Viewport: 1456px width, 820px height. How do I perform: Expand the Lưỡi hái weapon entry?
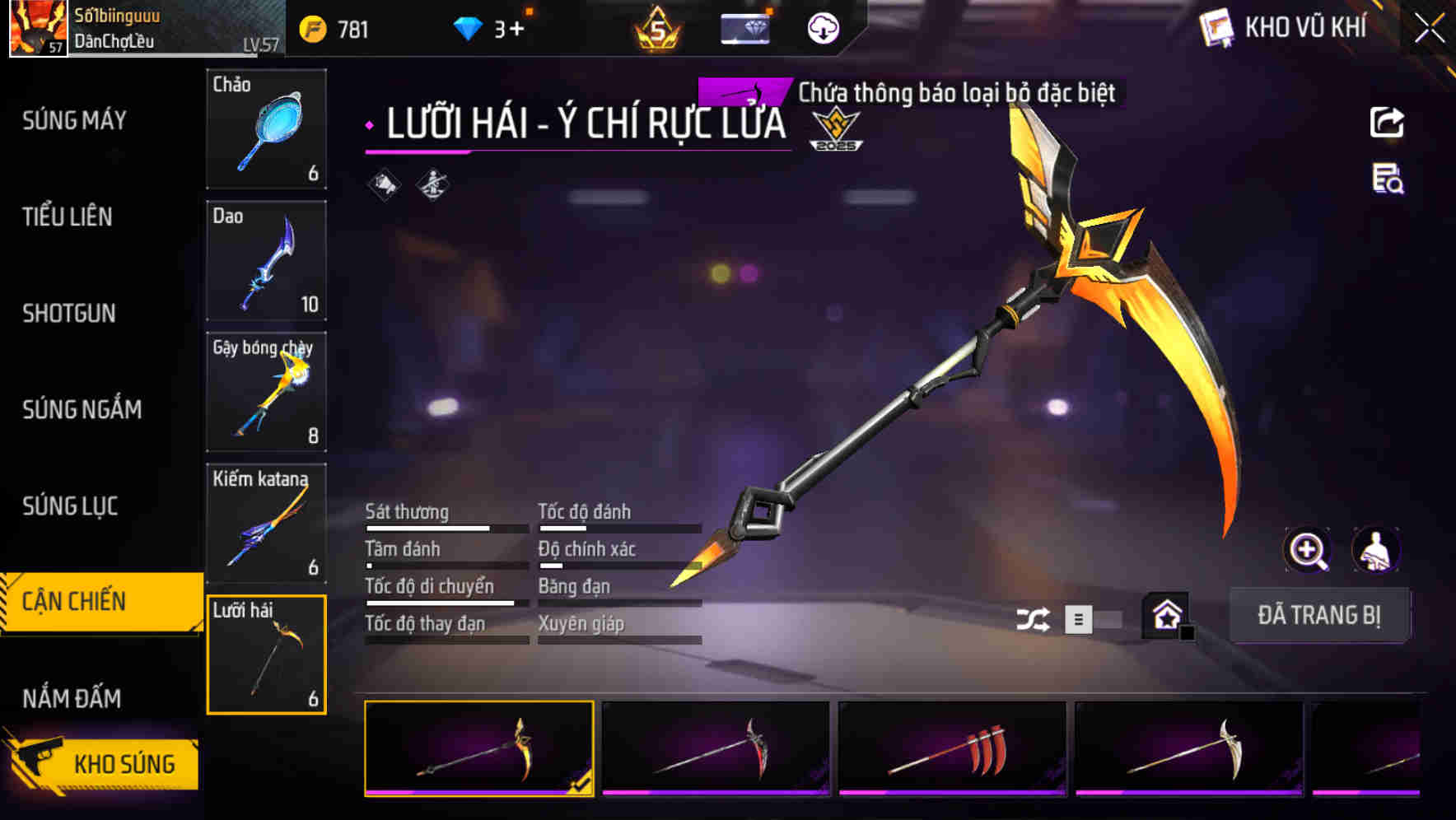point(266,655)
